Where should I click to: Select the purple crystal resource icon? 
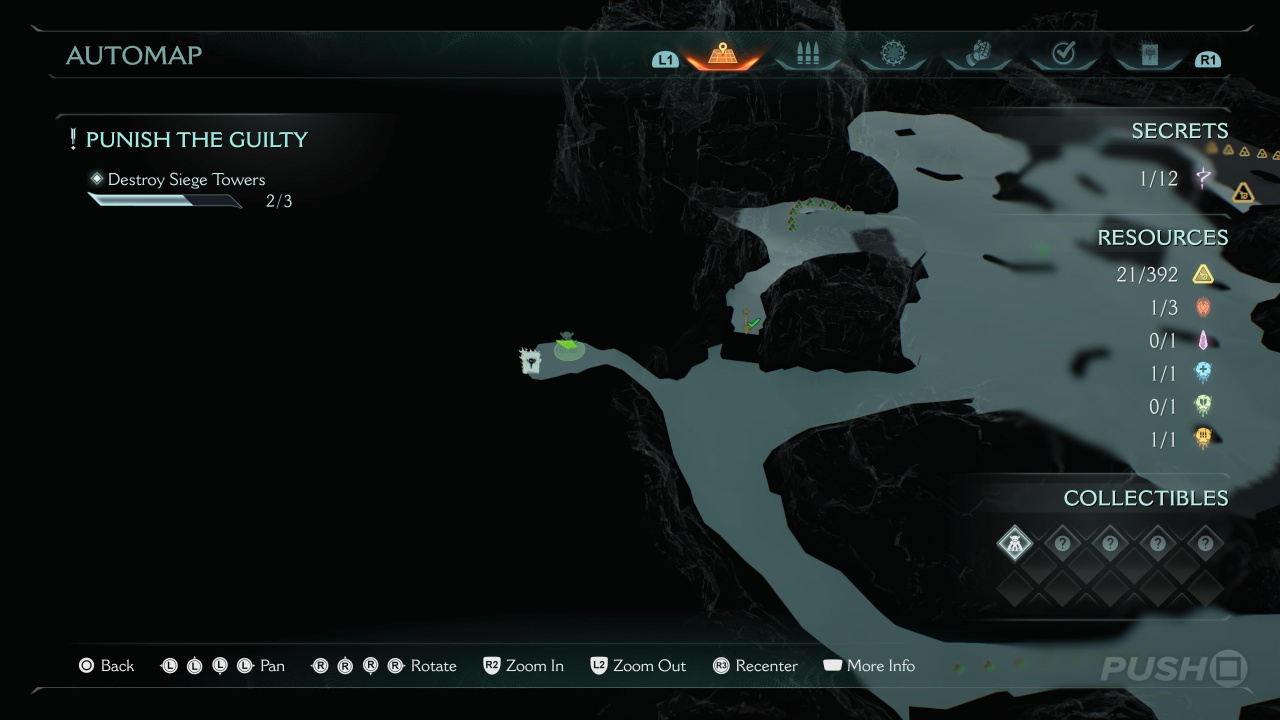pyautogui.click(x=1203, y=340)
